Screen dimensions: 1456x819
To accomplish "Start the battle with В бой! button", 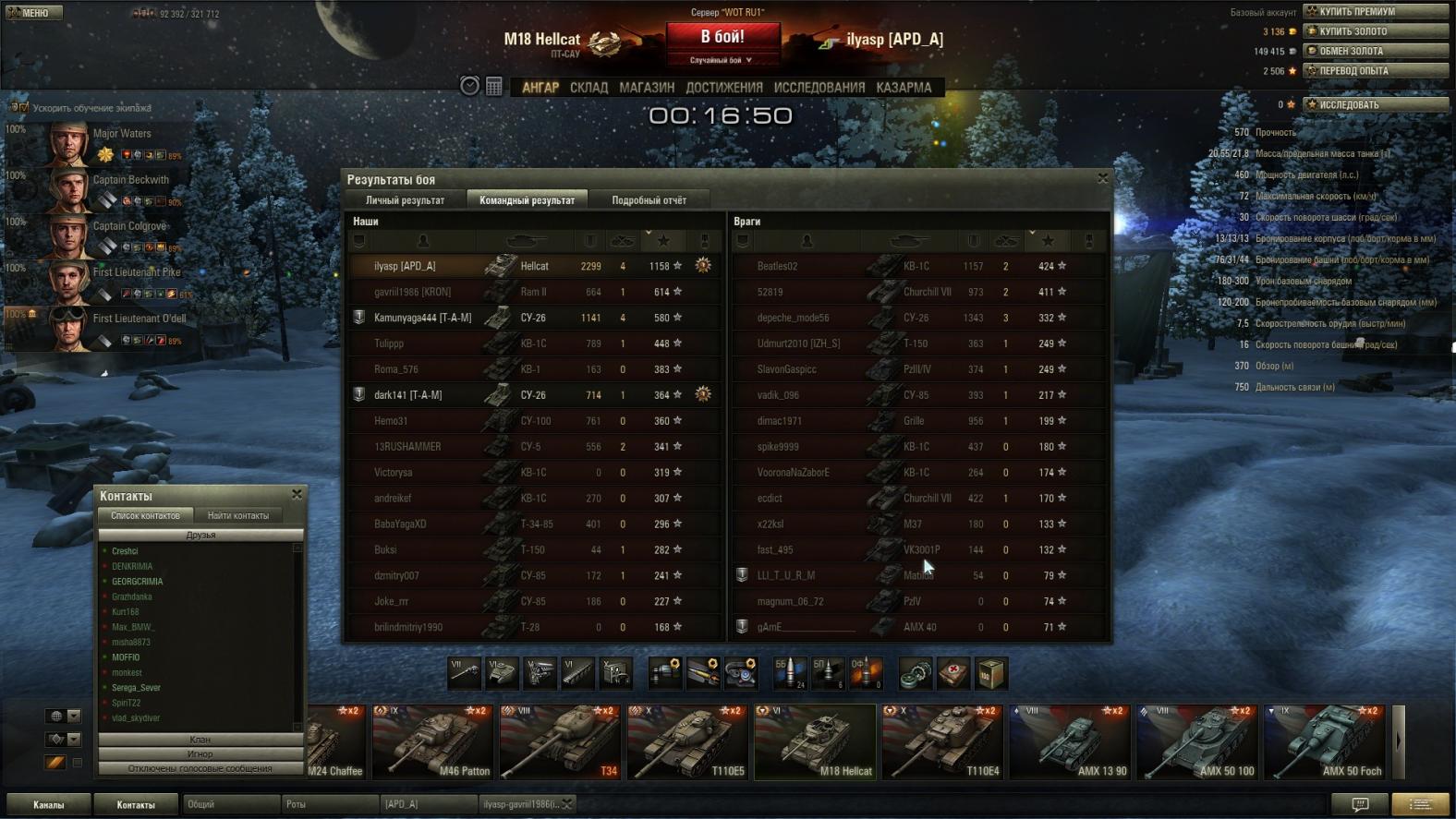I will (722, 39).
